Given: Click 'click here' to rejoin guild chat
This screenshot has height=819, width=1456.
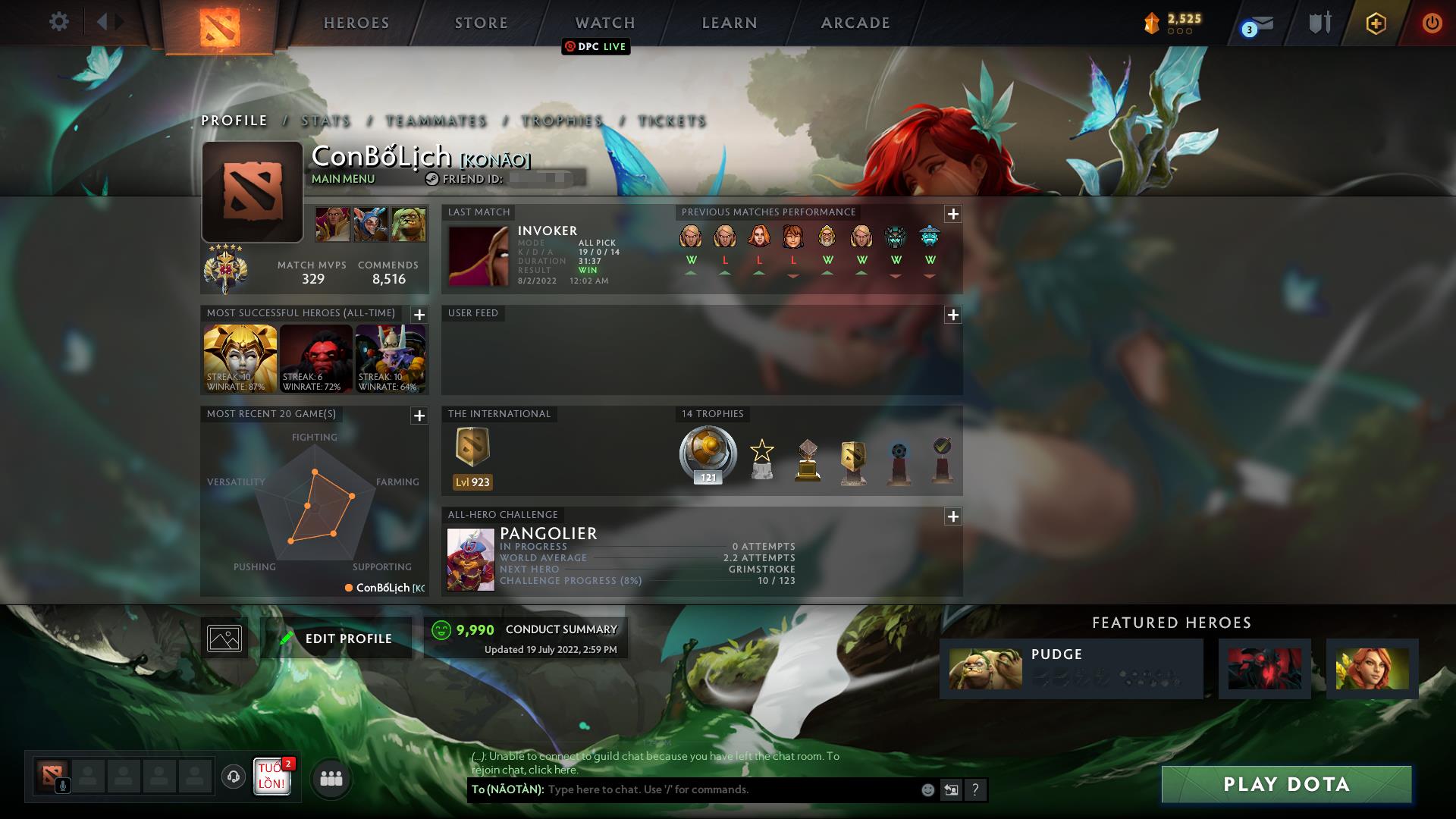Looking at the screenshot, I should [554, 769].
